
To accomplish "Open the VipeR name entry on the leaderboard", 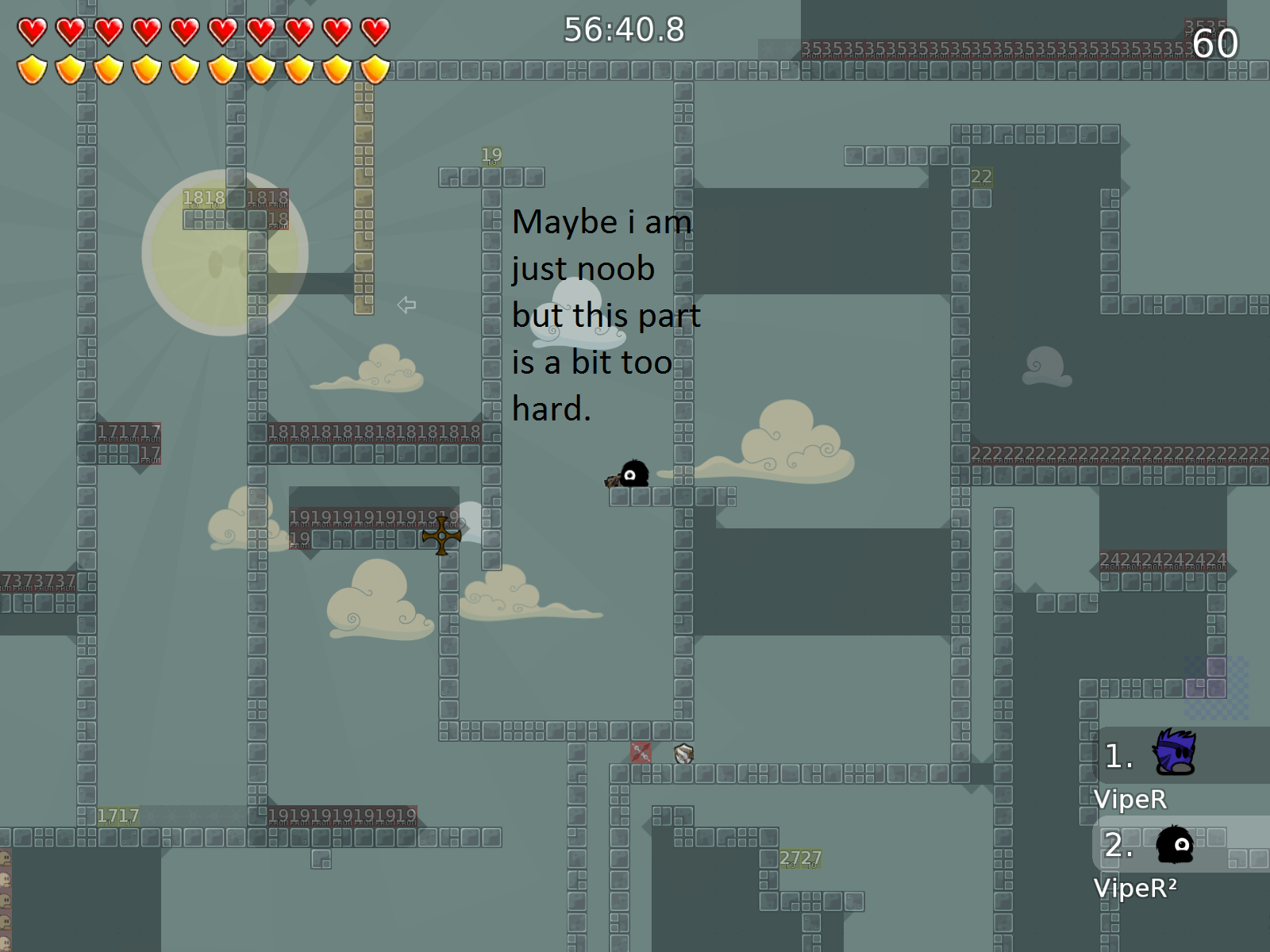I will pos(1130,800).
